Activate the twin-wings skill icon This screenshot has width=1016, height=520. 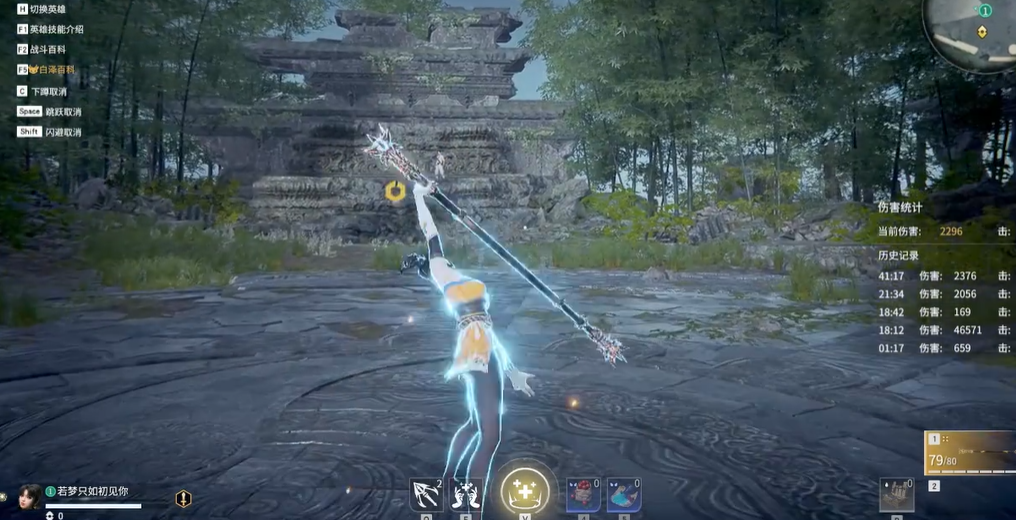pos(465,494)
